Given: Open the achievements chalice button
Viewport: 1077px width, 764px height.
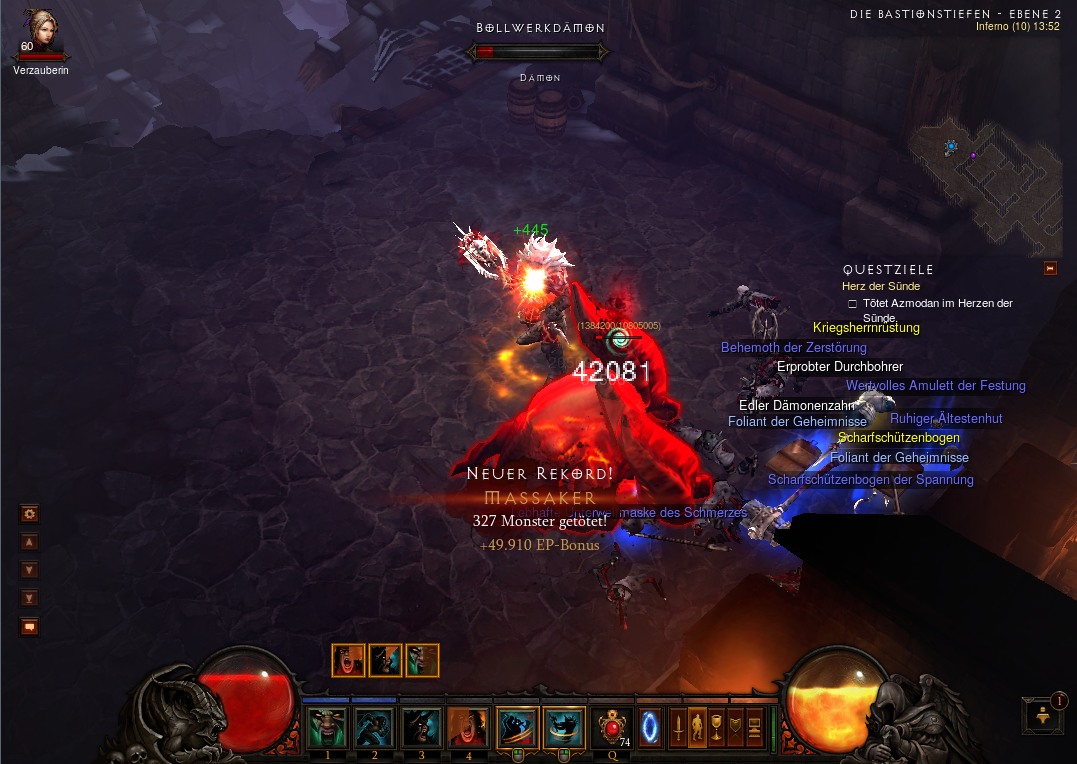Looking at the screenshot, I should click(717, 726).
